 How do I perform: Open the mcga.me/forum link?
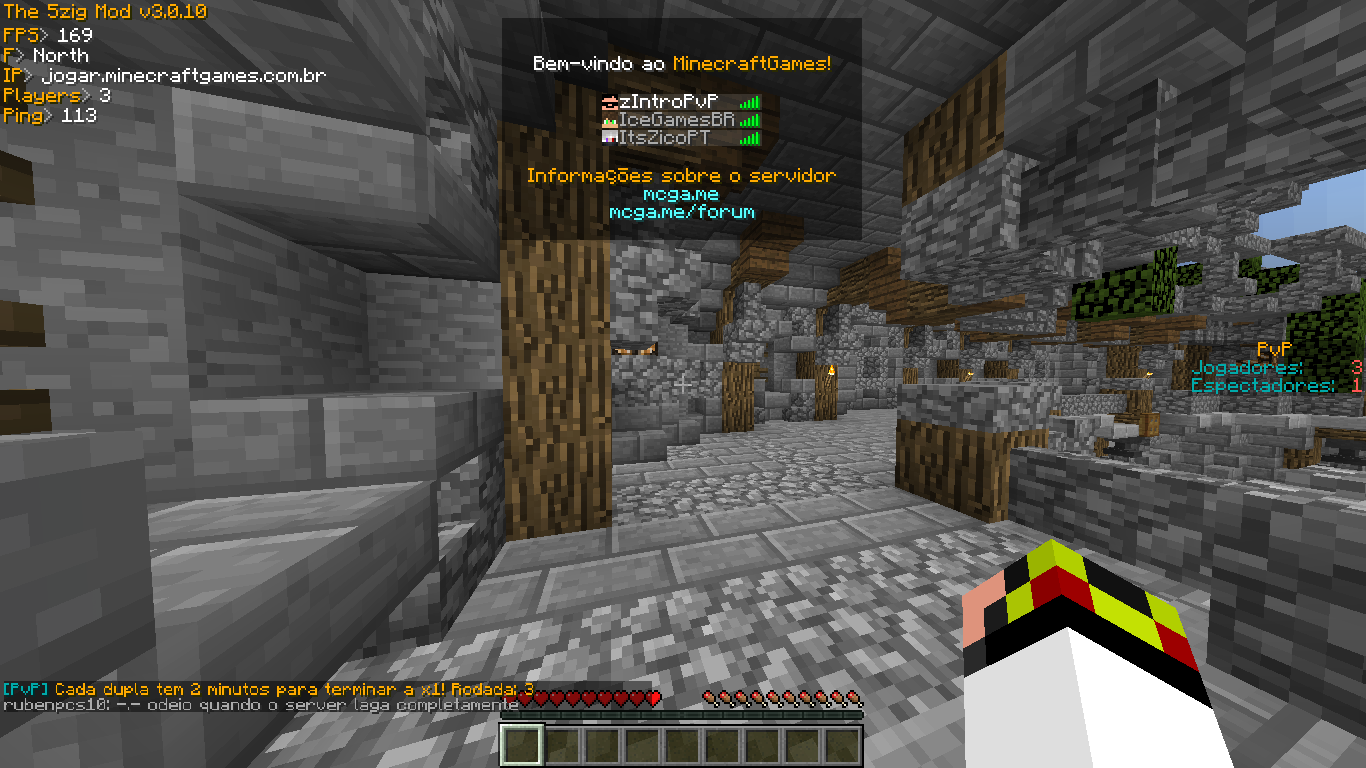(681, 212)
